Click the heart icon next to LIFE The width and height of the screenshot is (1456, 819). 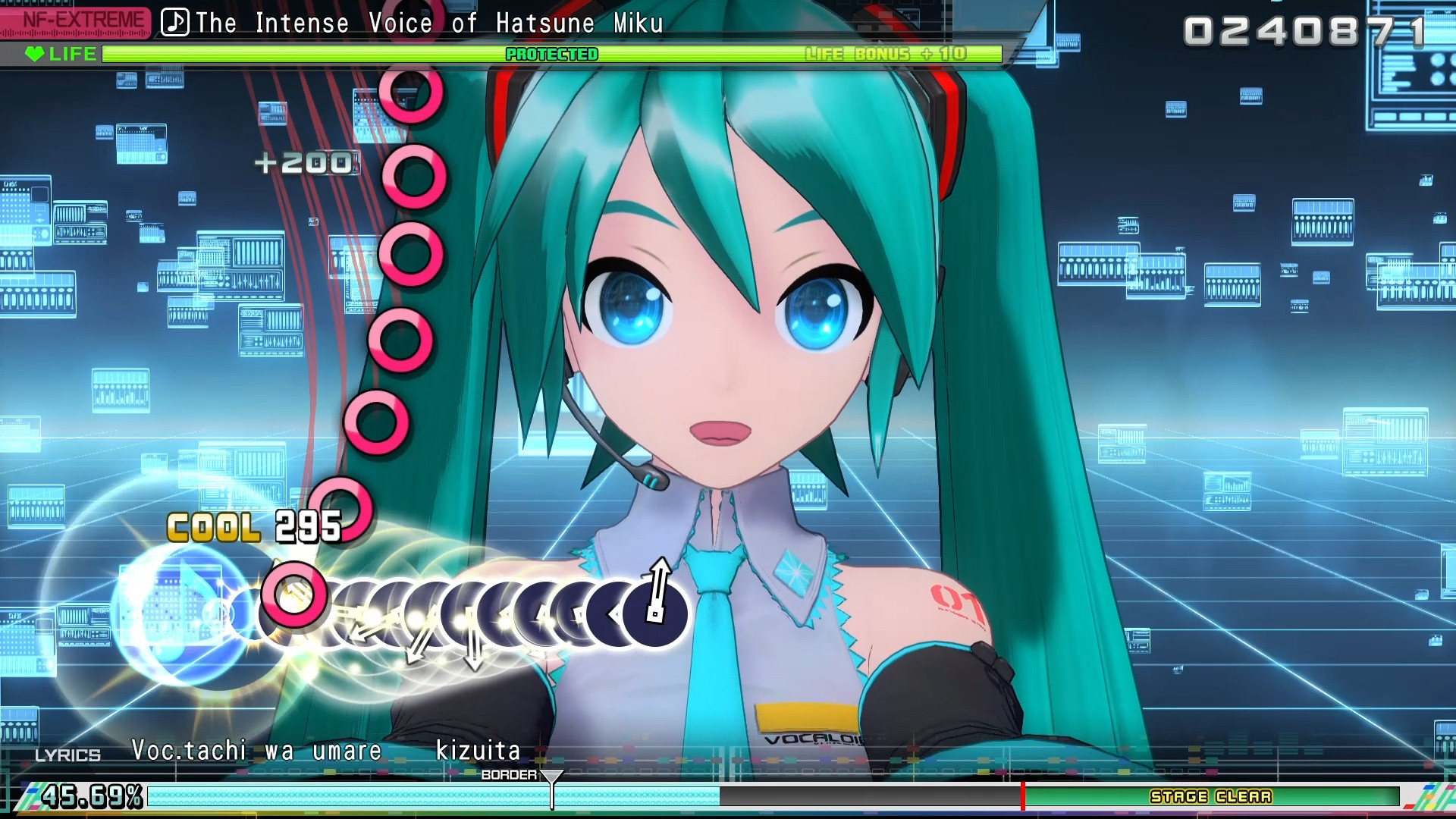tap(34, 54)
